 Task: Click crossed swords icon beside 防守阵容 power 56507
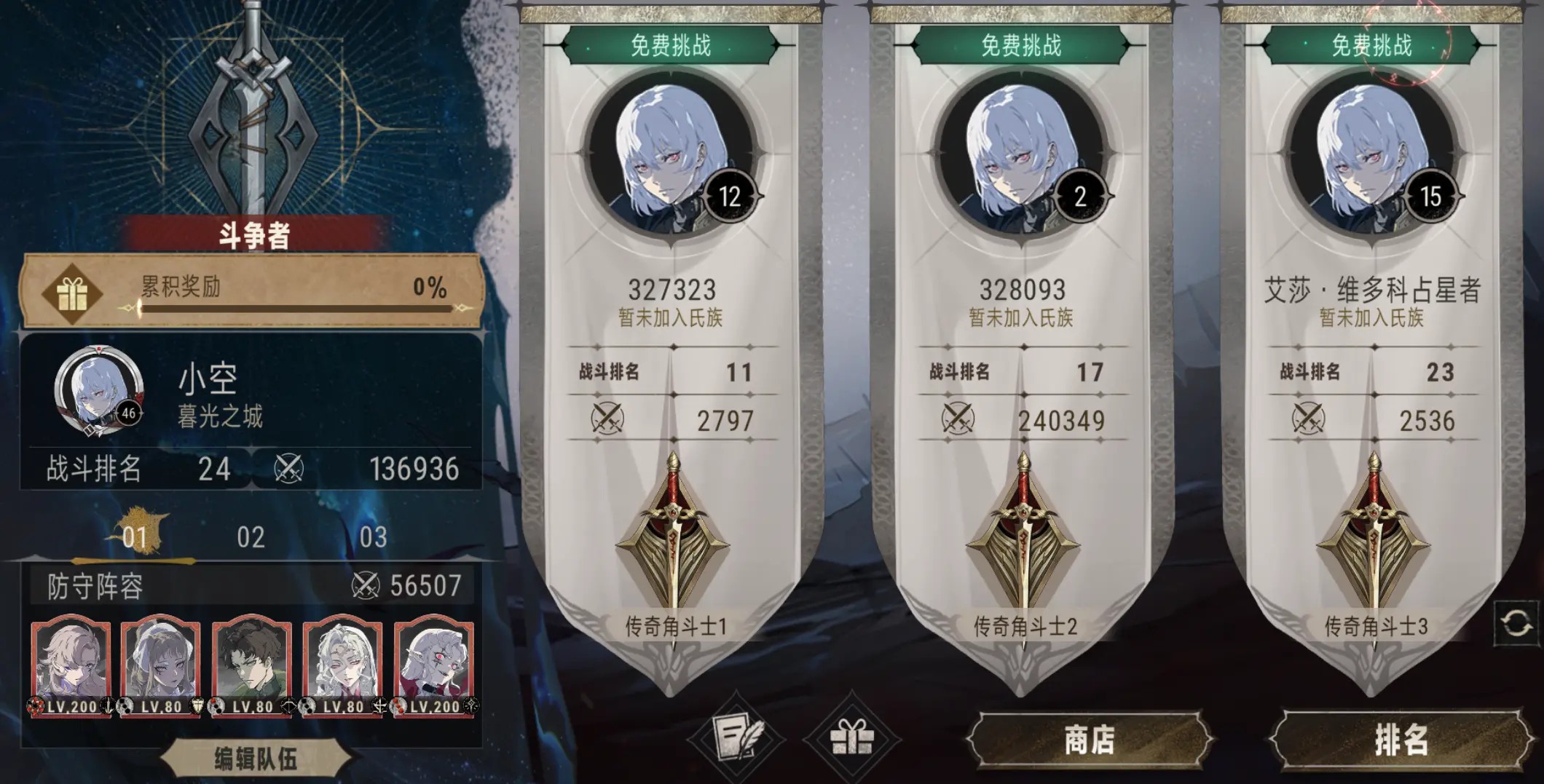(x=368, y=584)
